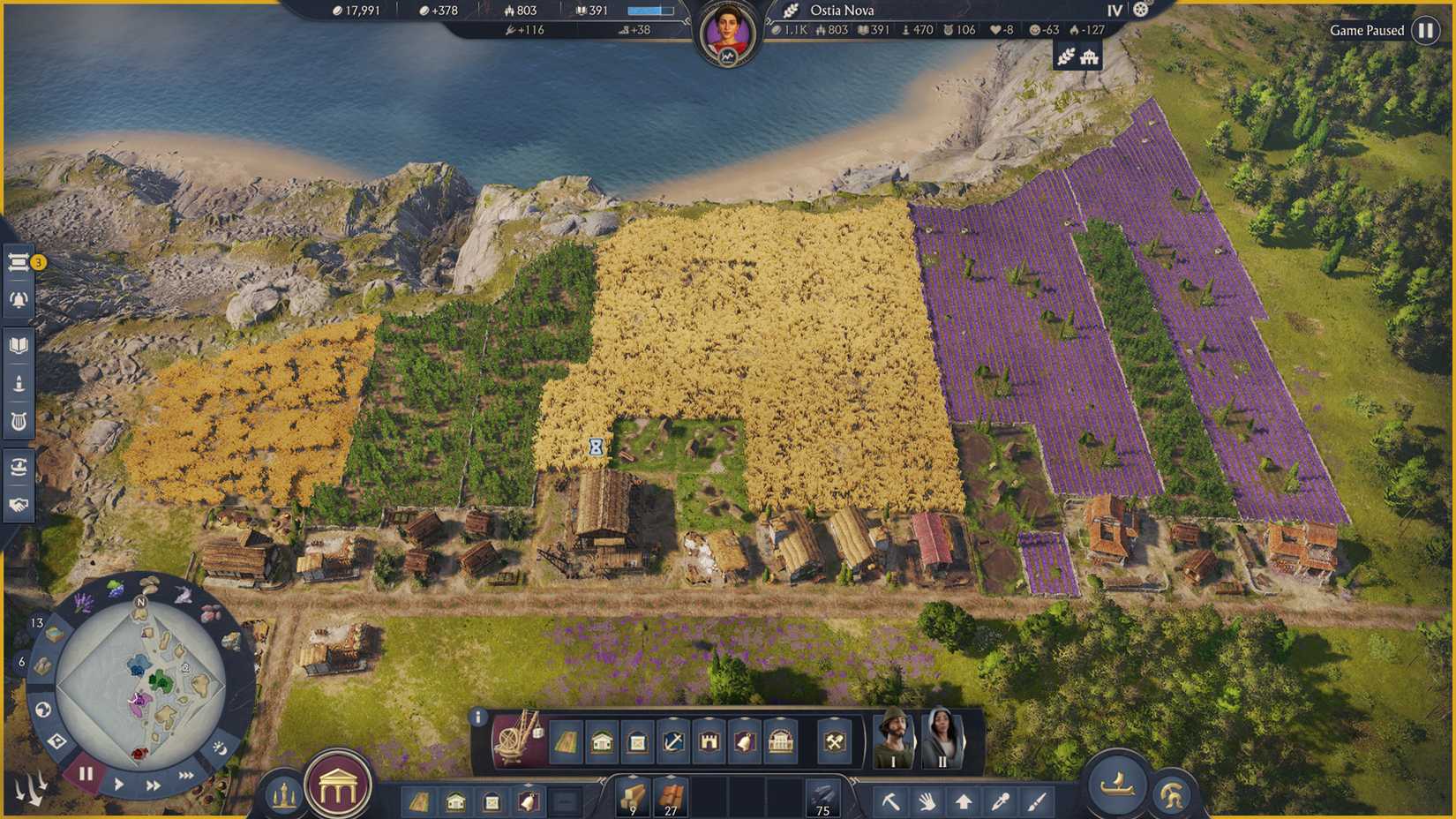Image resolution: width=1456 pixels, height=819 pixels.
Task: Open the lyre music icon
Action: [19, 422]
